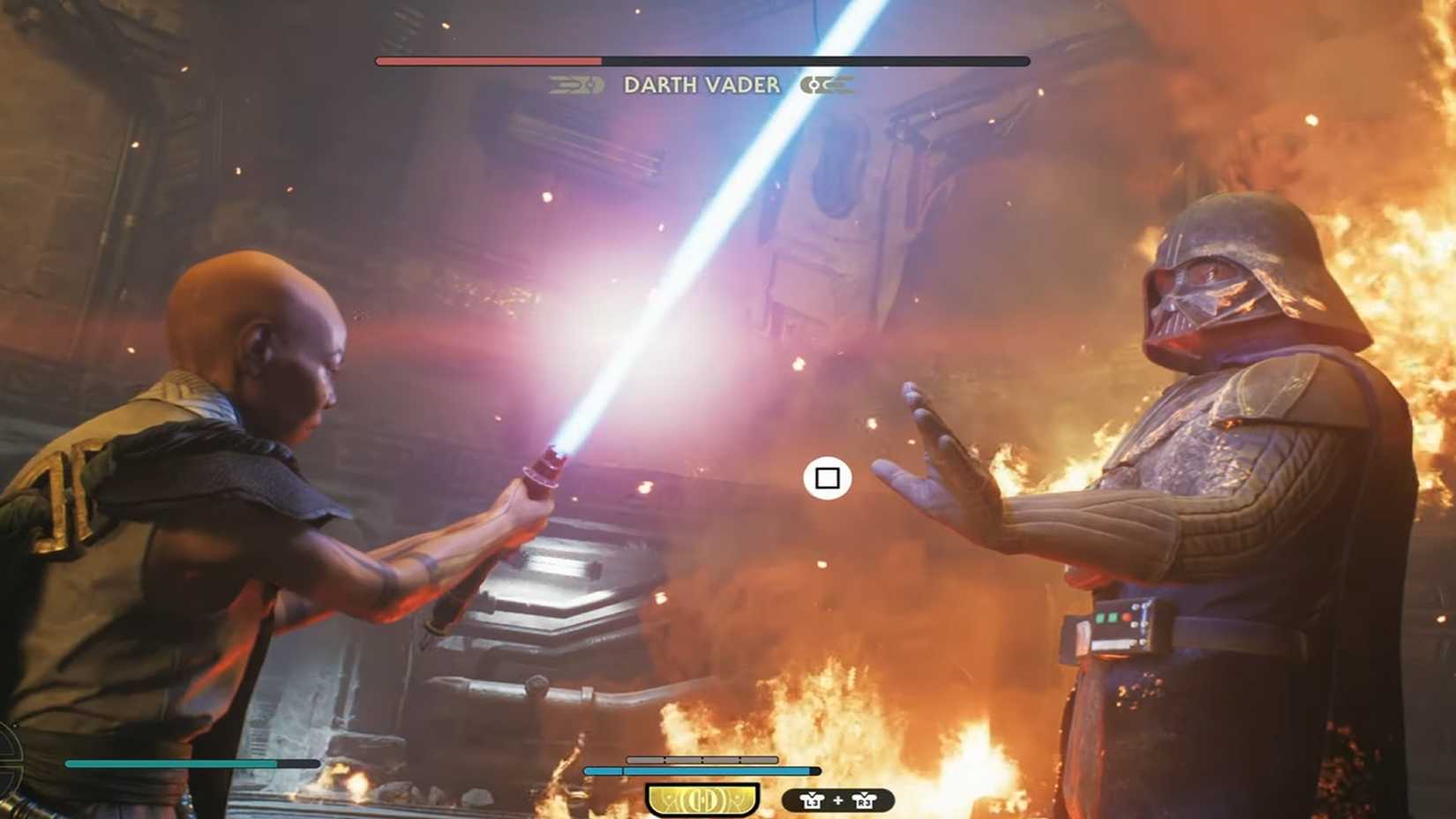Select the R3 stick icon in the prompt

(x=865, y=800)
